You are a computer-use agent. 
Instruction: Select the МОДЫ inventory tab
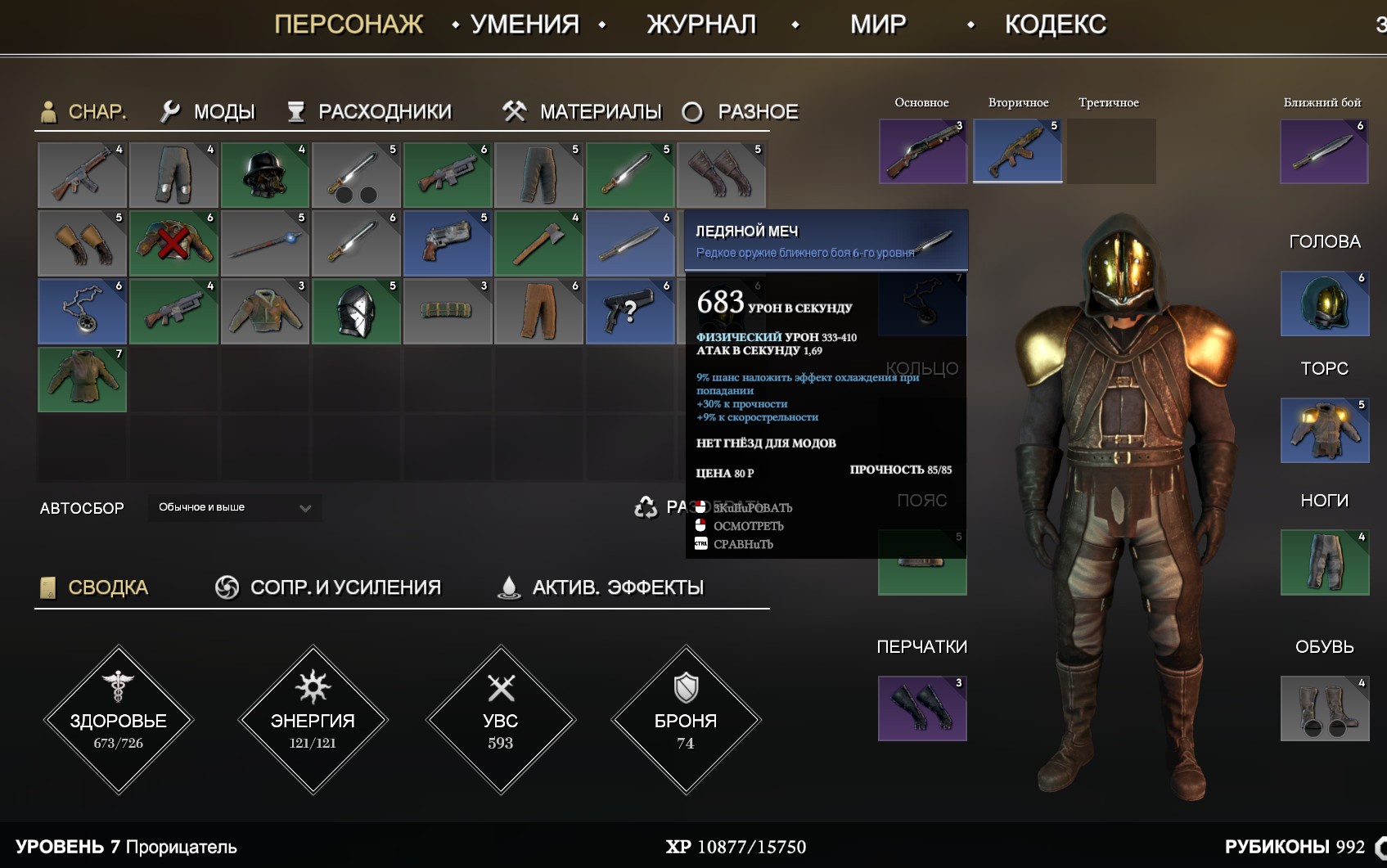click(x=209, y=111)
